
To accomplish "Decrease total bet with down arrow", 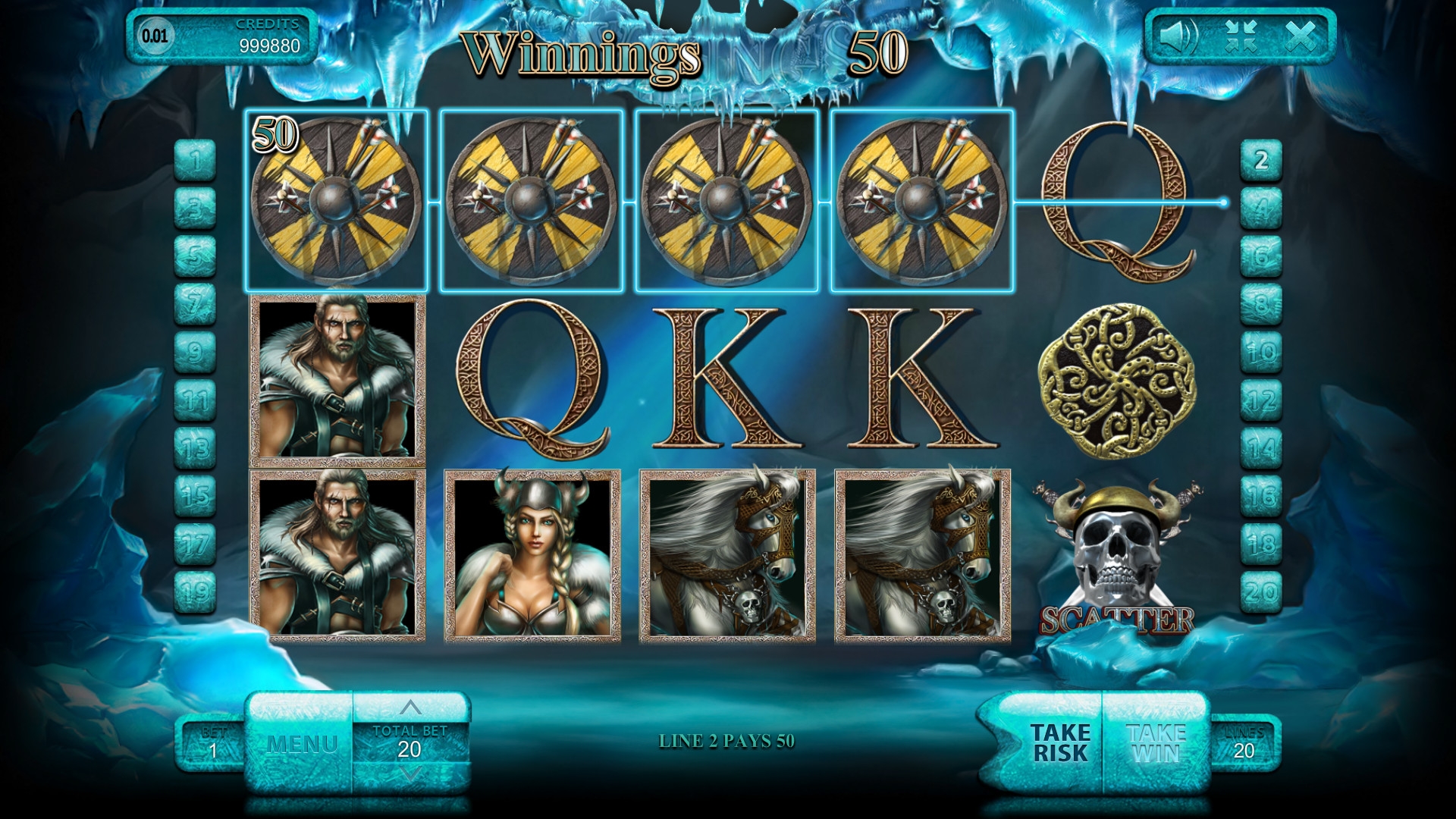I will coord(410,774).
